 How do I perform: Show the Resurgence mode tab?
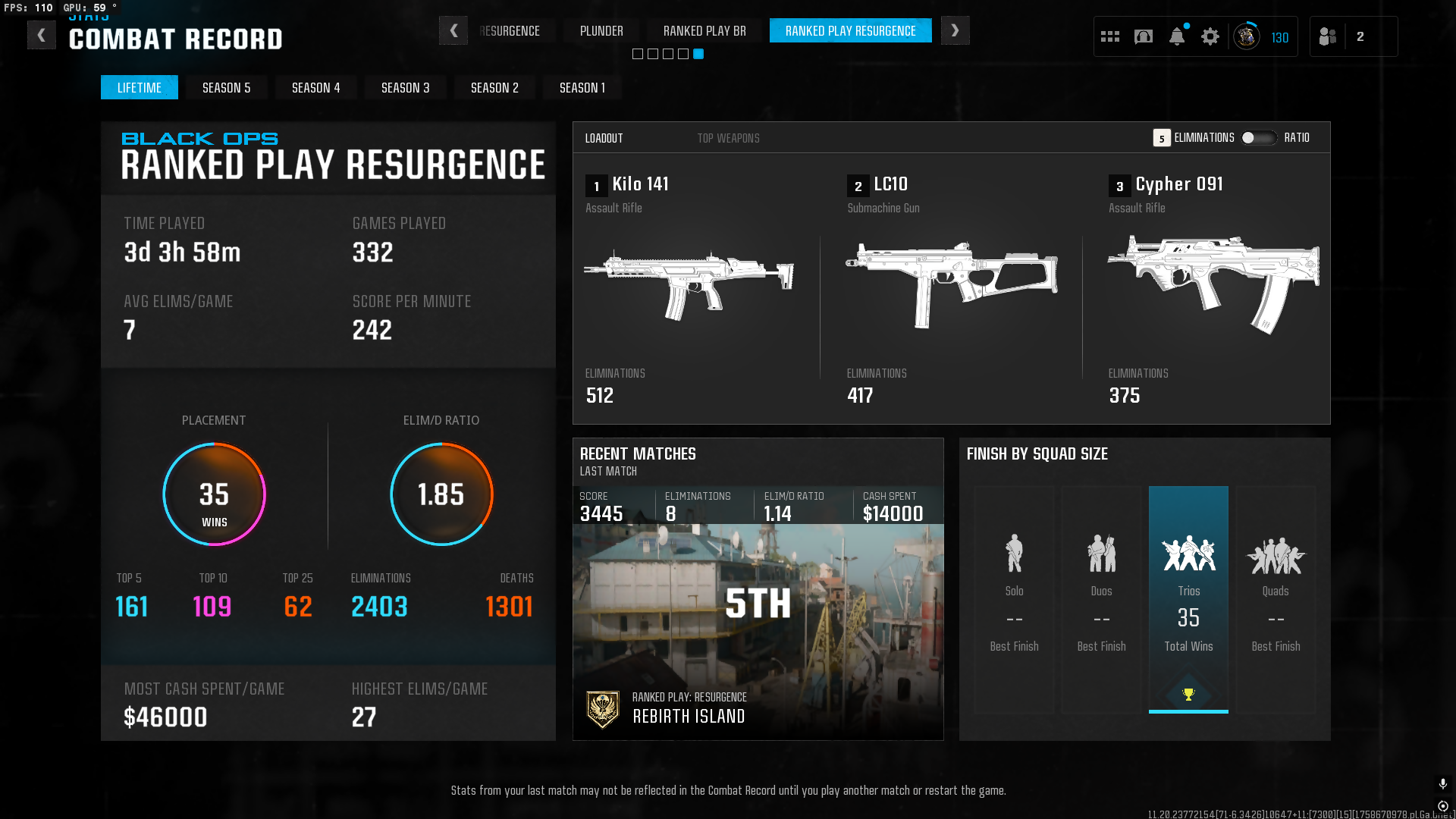click(x=510, y=31)
